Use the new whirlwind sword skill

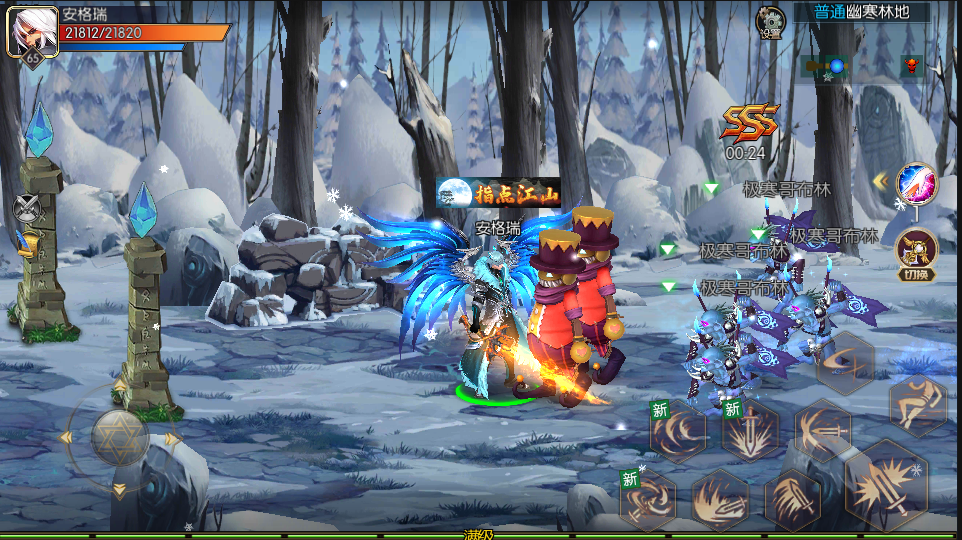[648, 499]
